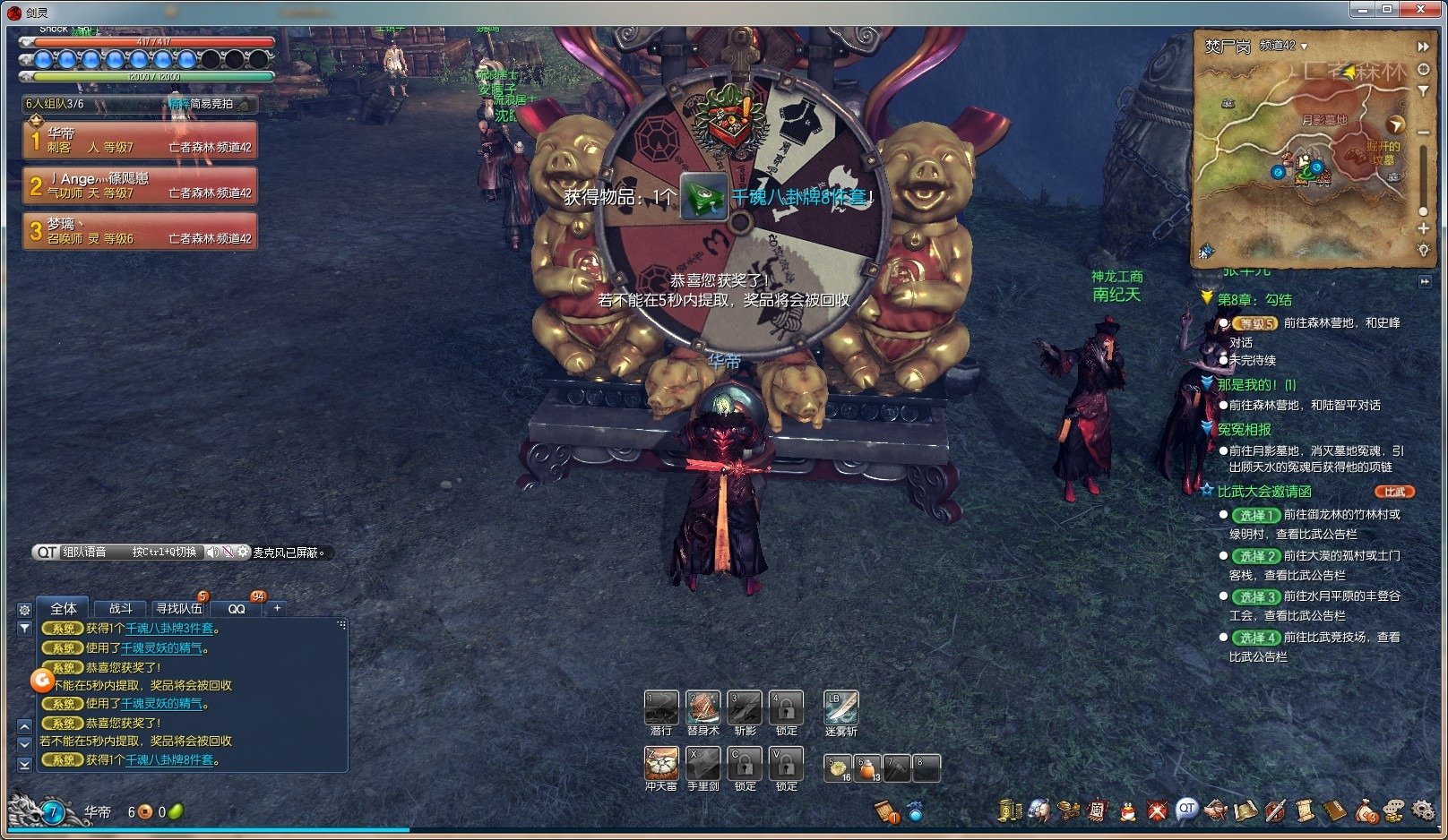Open the 第8章: 勾结 quest entry
The height and width of the screenshot is (840, 1448).
tap(1254, 299)
